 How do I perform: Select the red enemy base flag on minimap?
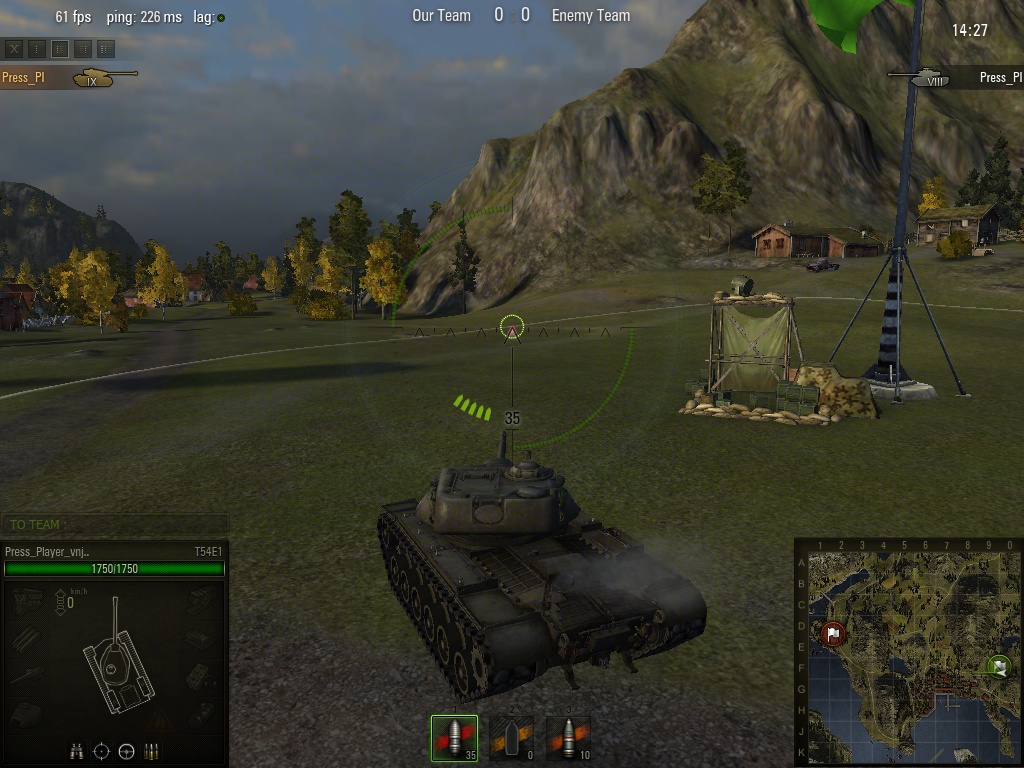(x=833, y=633)
